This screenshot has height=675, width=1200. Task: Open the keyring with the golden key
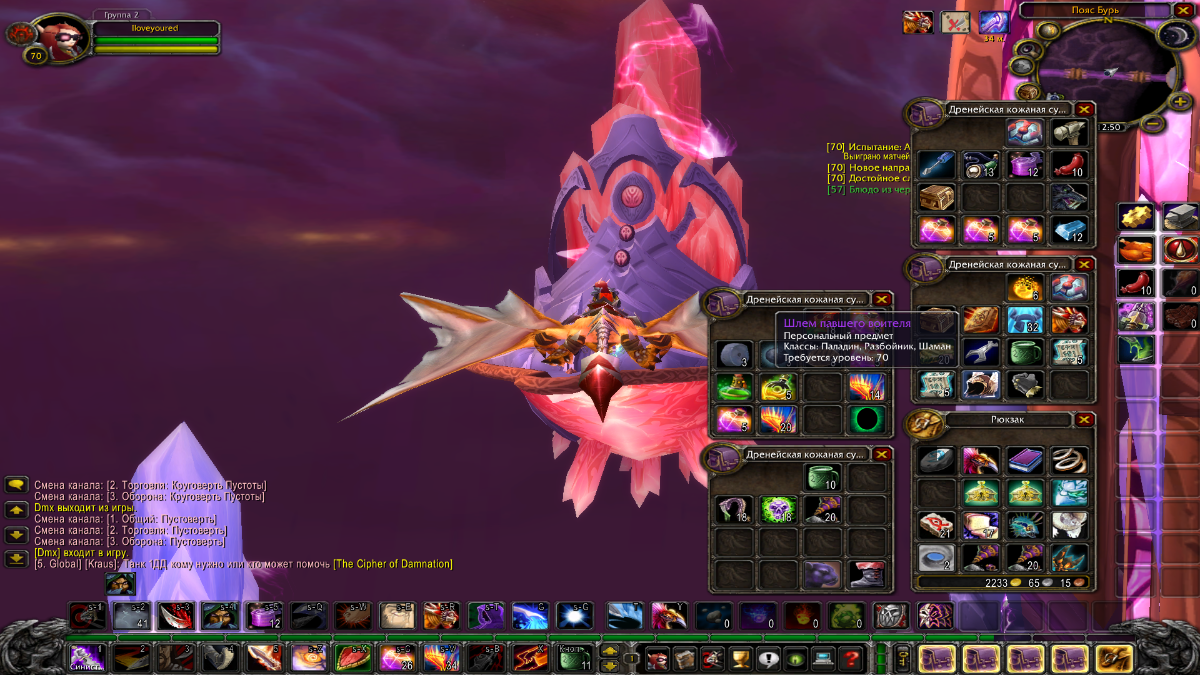pos(902,657)
